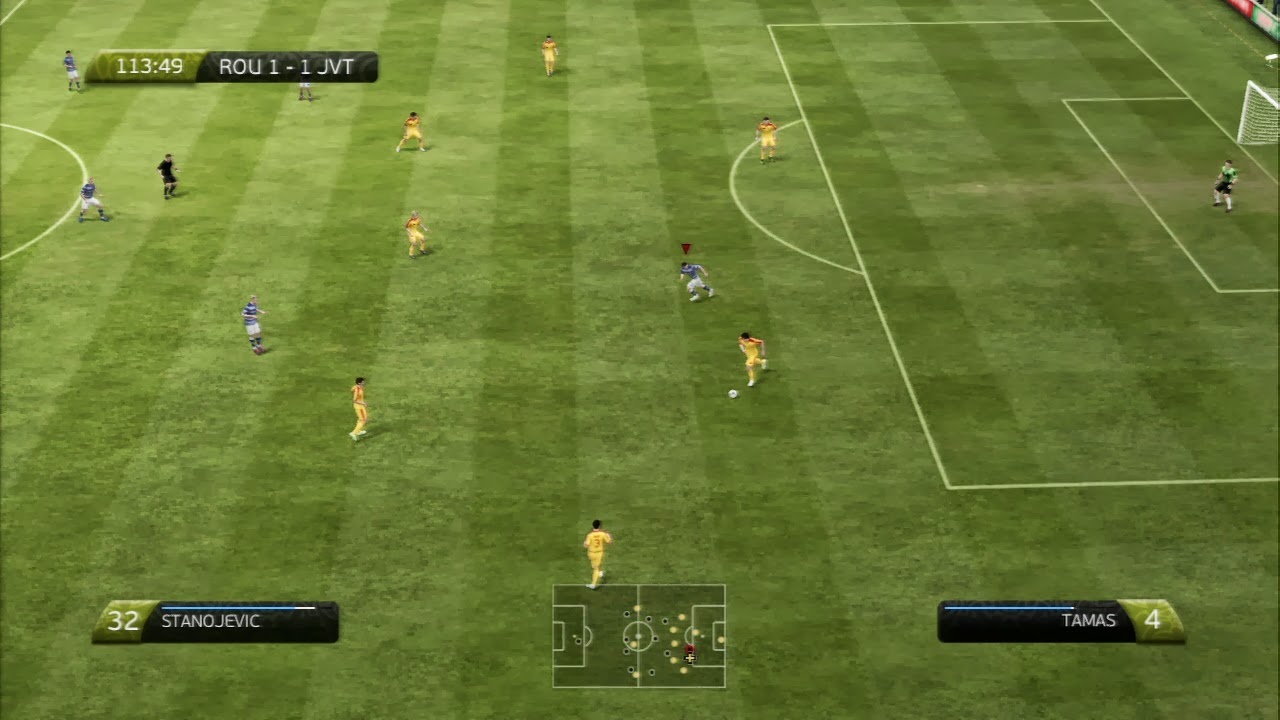1280x720 pixels.
Task: Click the red triangle above the controlled player
Action: coord(685,247)
